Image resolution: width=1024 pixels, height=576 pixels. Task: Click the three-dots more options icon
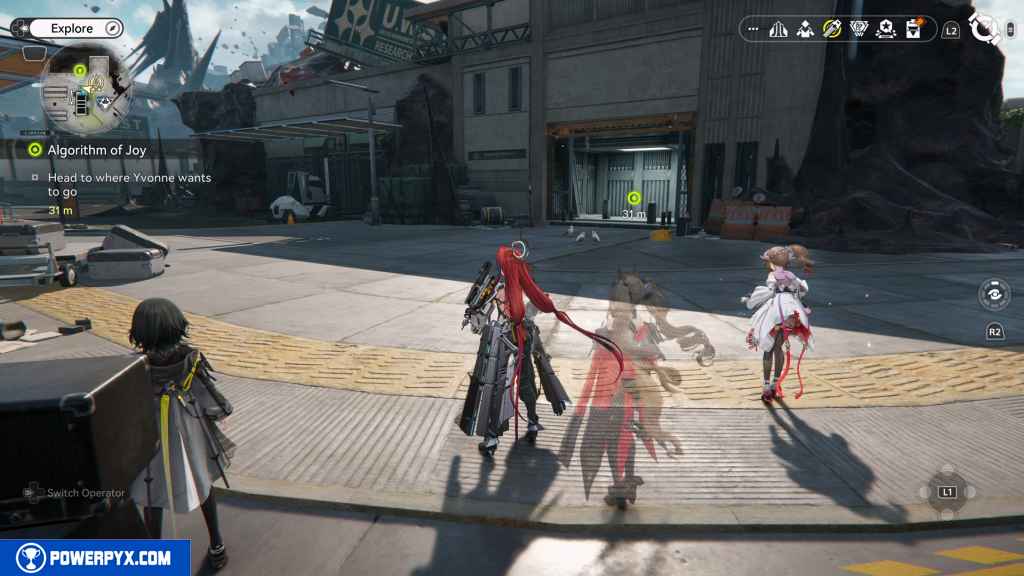(753, 30)
